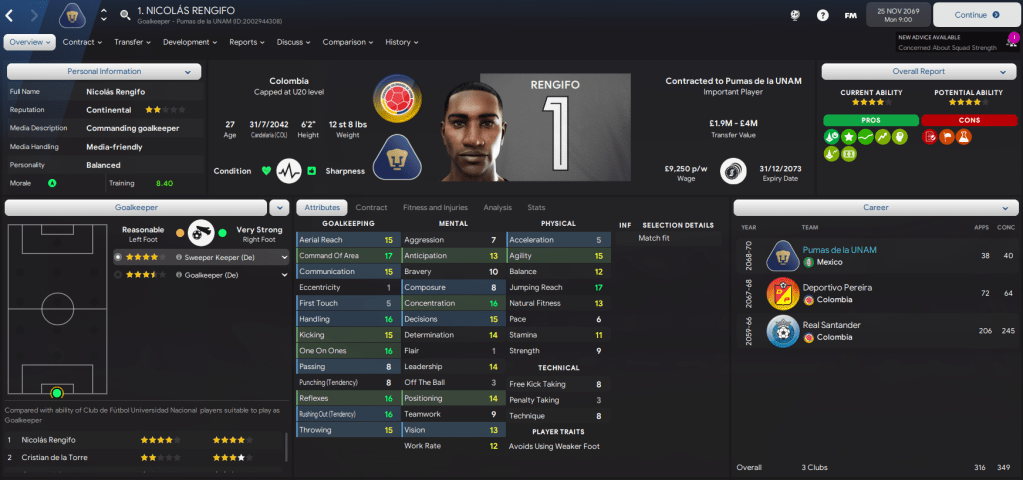
Task: Open the Development menu
Action: (x=189, y=42)
